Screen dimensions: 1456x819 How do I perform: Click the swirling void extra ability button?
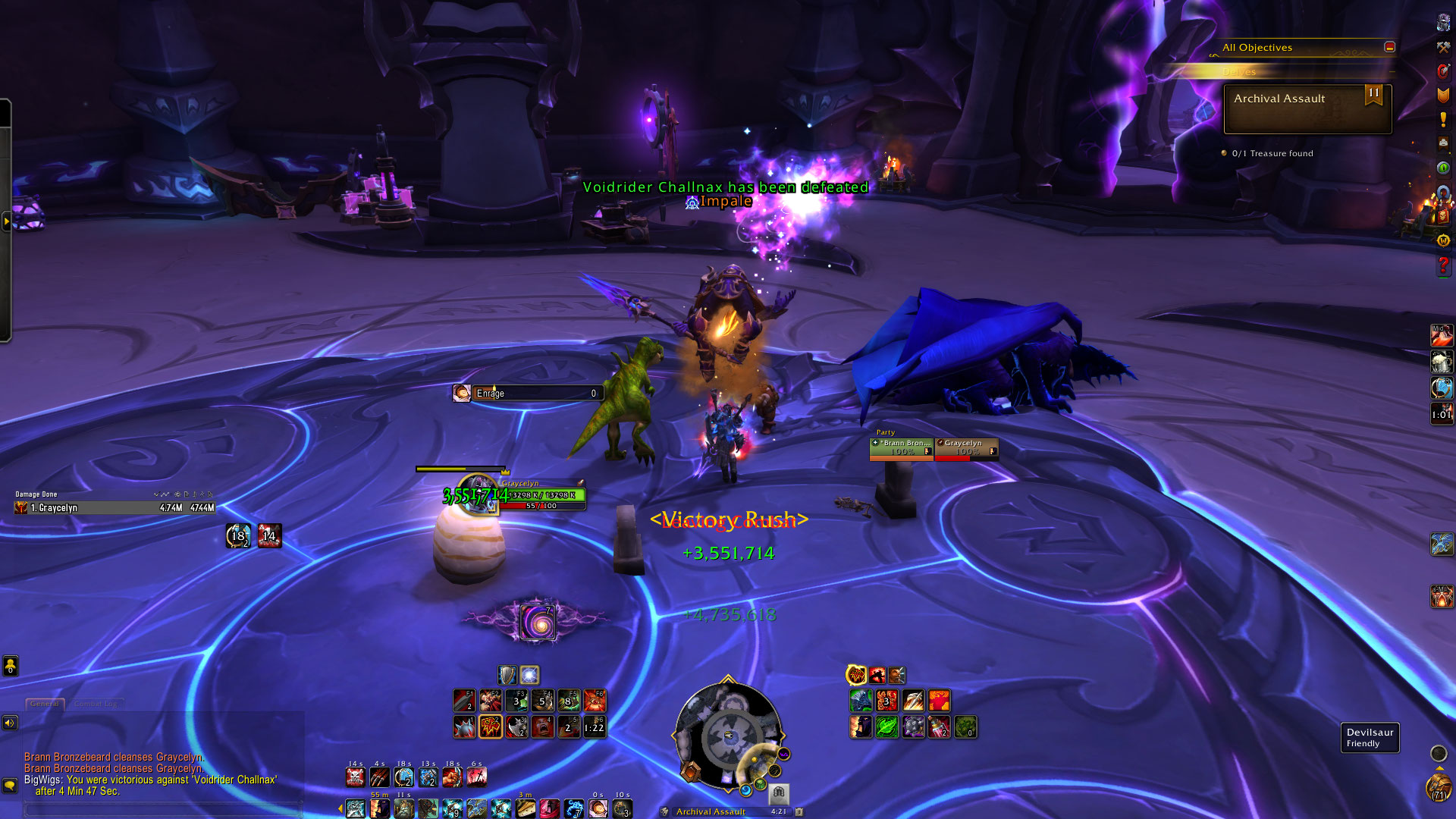[x=538, y=622]
